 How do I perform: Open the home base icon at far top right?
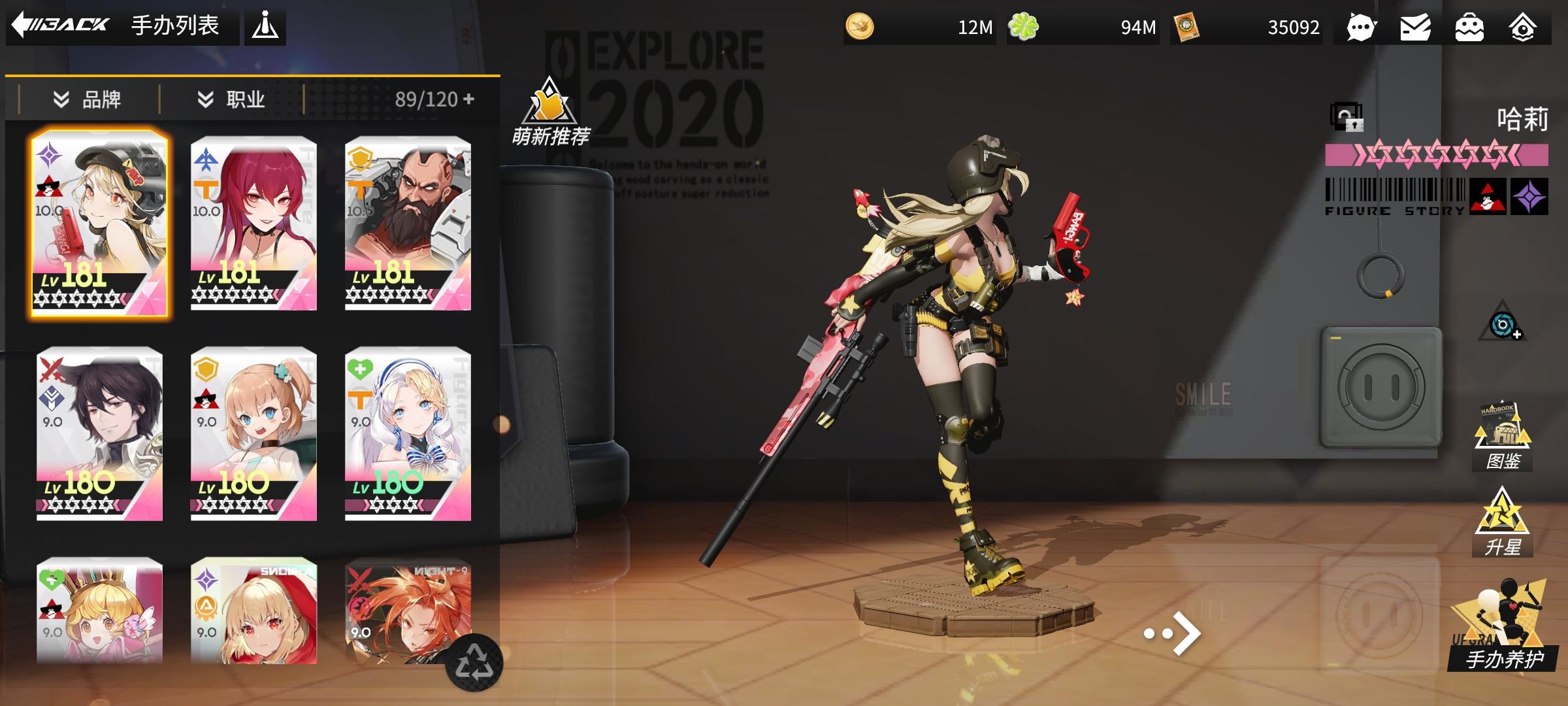pos(1522,27)
